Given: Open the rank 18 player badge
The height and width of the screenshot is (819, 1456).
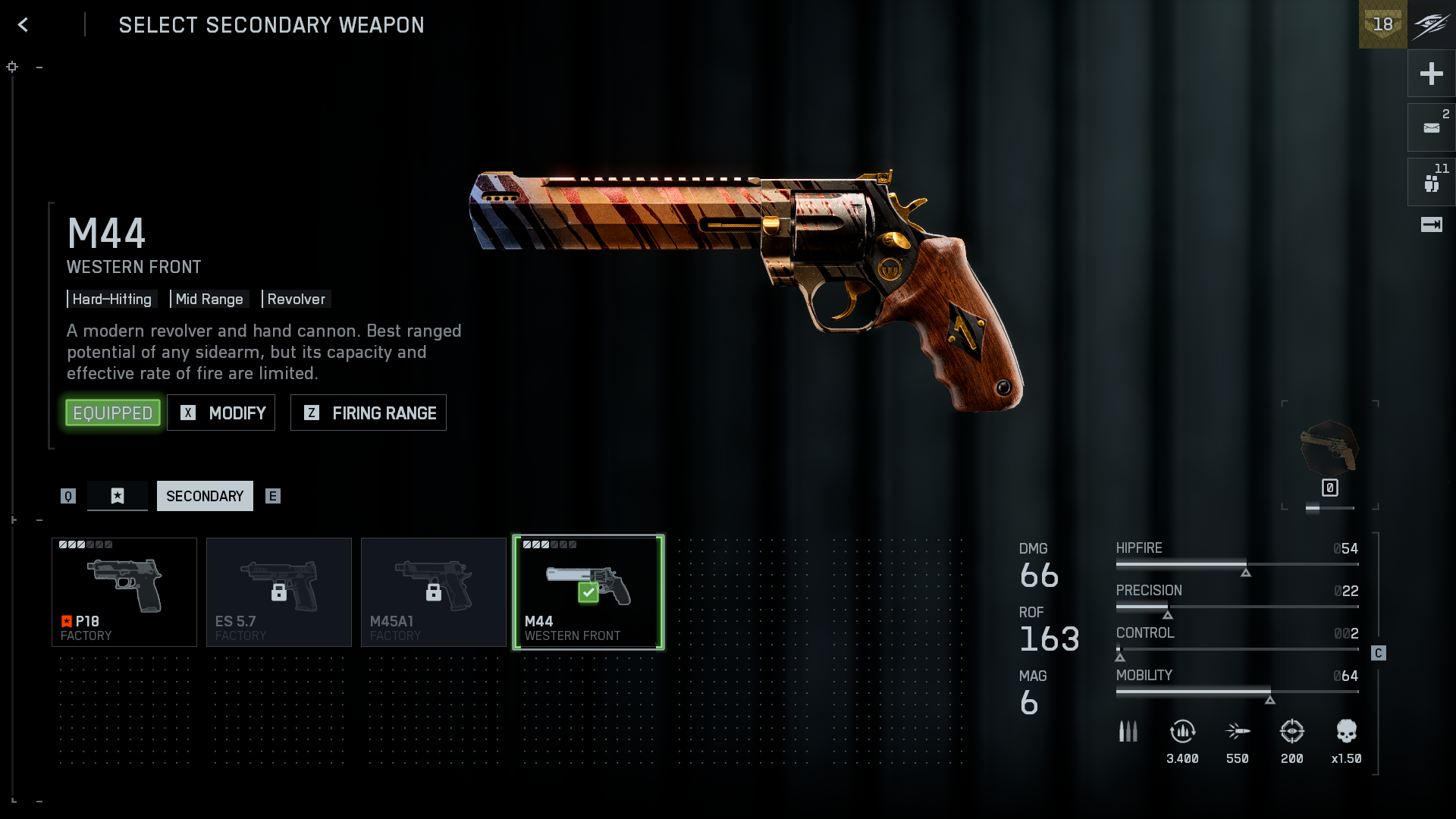Looking at the screenshot, I should 1382,24.
